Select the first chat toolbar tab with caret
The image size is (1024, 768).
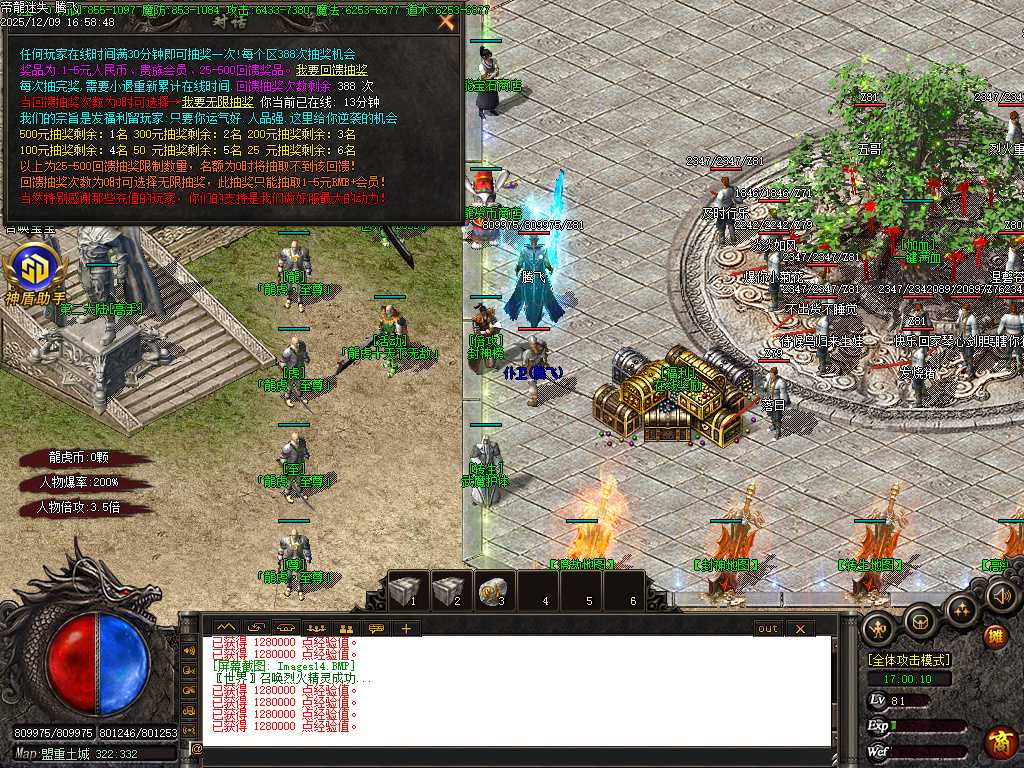pos(225,628)
